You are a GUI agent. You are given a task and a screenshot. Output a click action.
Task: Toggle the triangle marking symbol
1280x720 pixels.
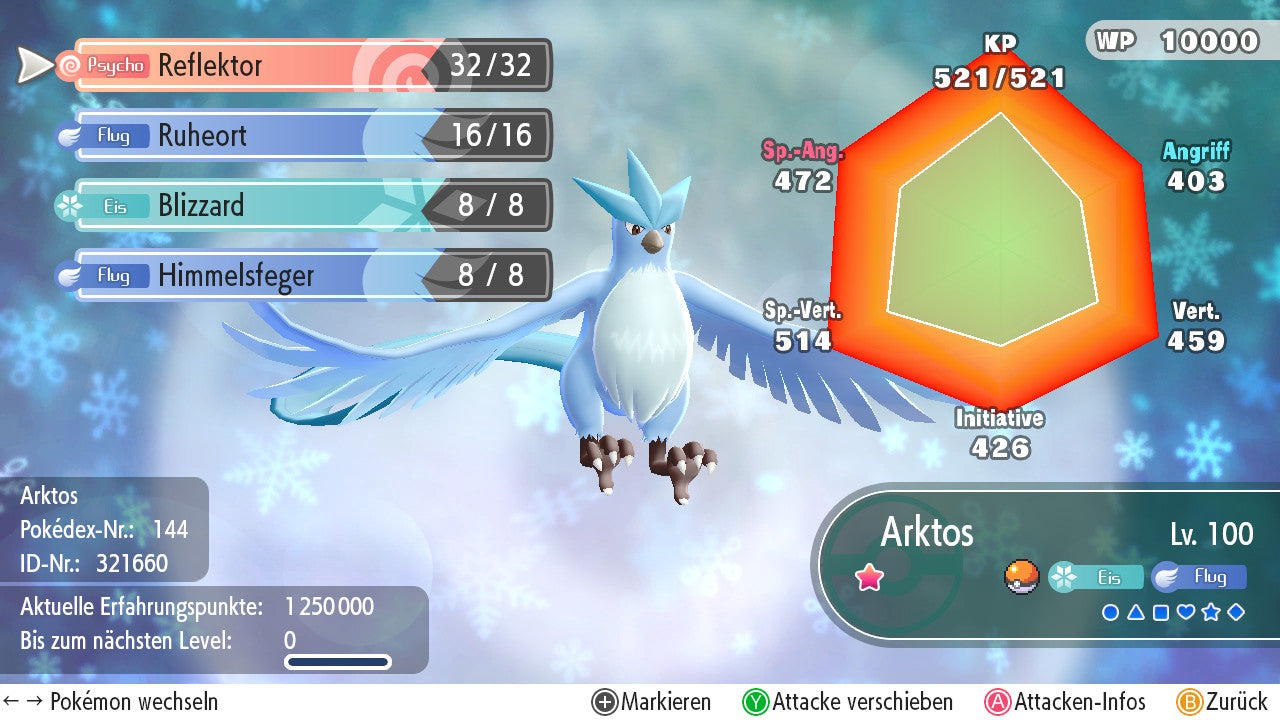coord(1135,612)
